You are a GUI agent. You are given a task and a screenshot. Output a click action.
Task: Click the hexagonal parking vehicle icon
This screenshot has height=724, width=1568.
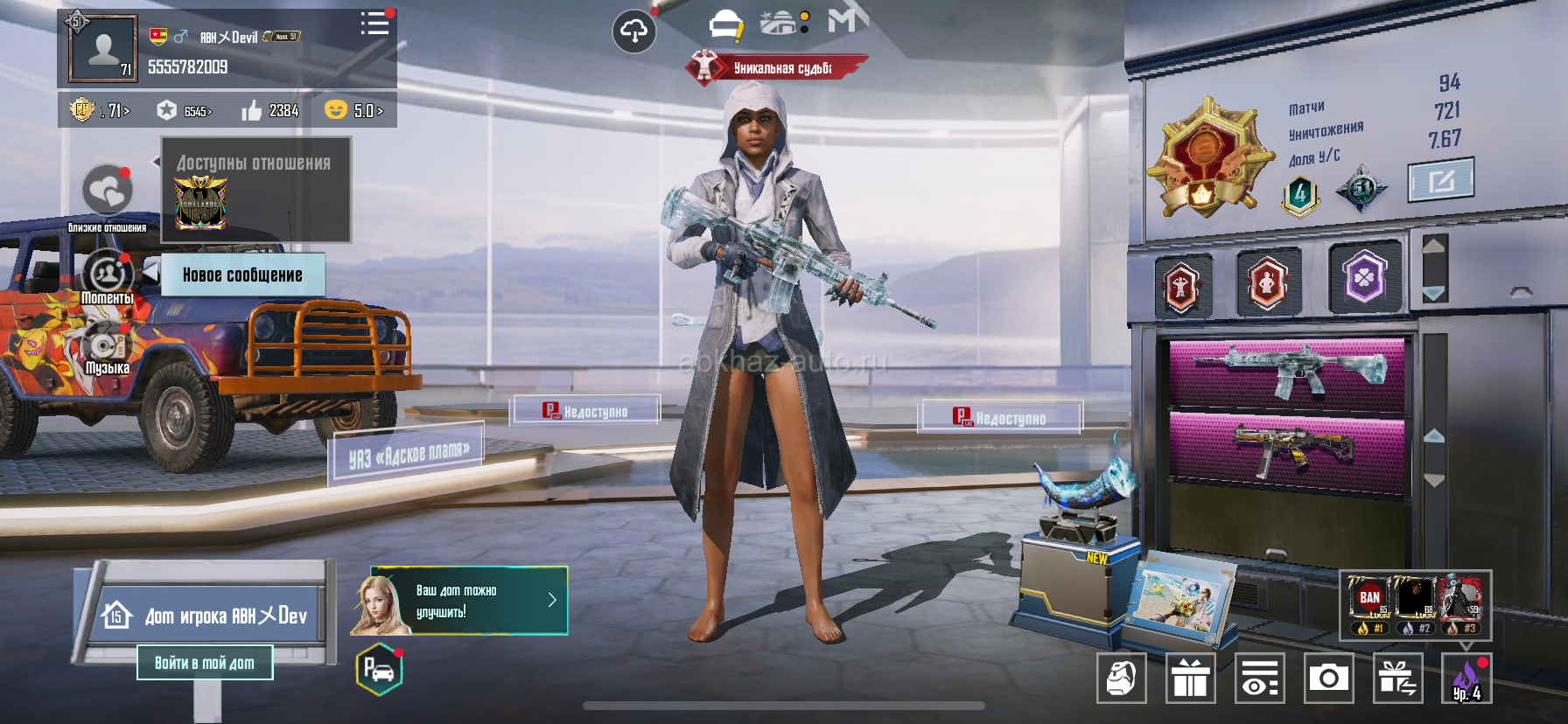pyautogui.click(x=379, y=671)
